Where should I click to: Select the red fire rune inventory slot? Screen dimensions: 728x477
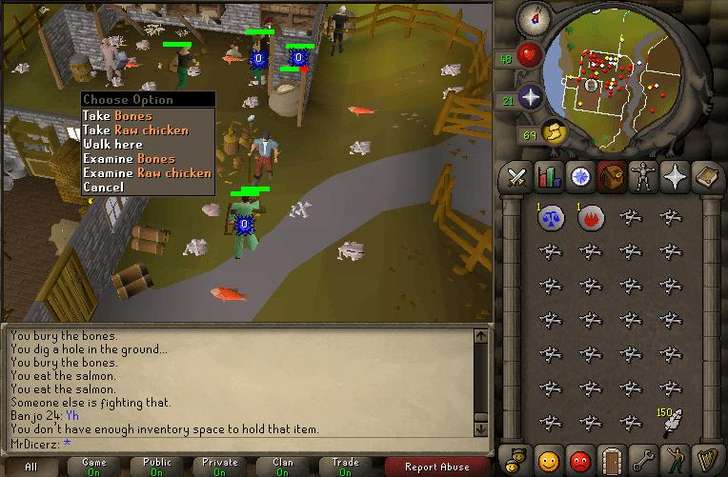tap(590, 217)
